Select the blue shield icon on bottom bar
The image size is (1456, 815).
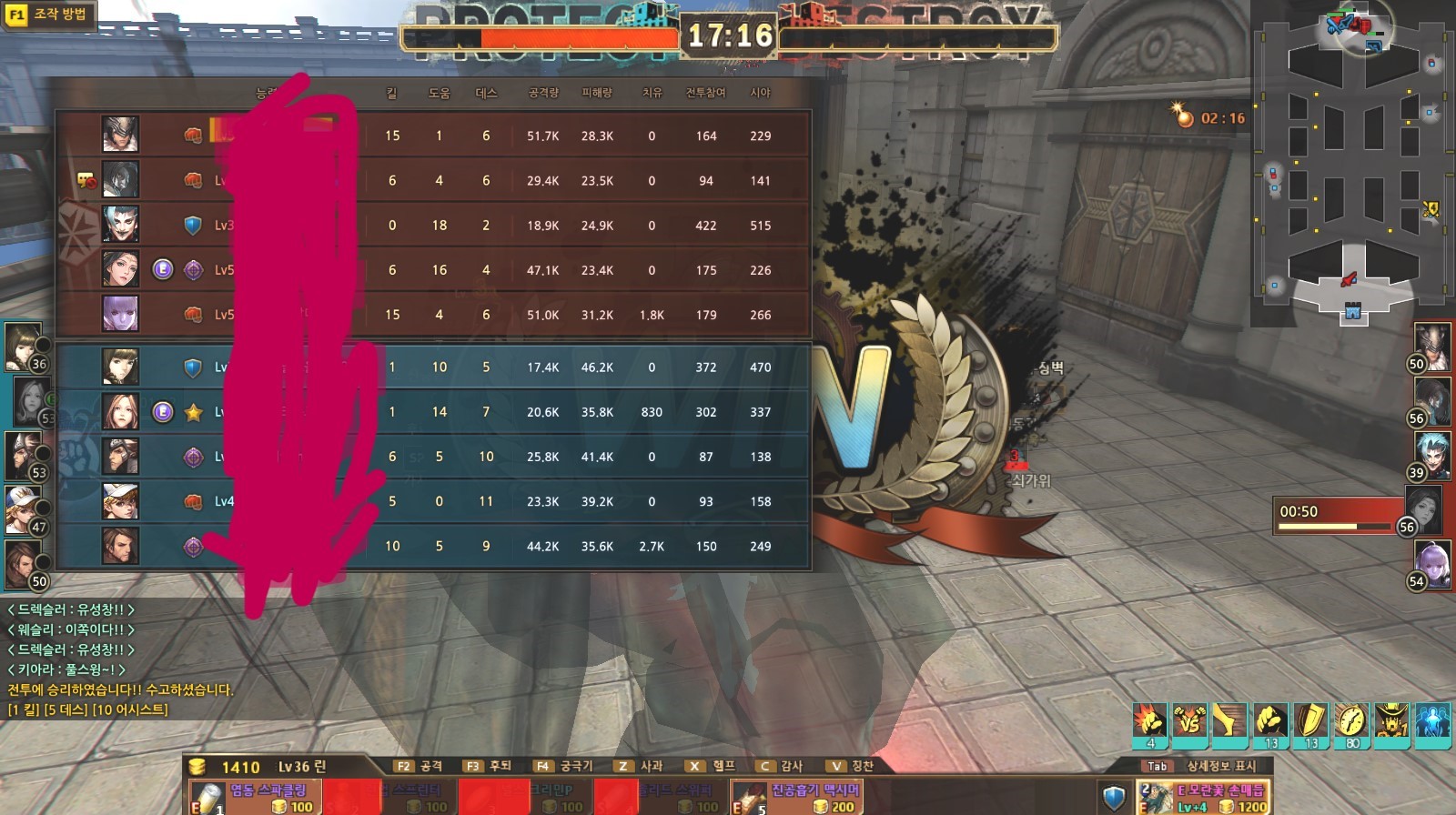tap(1114, 798)
